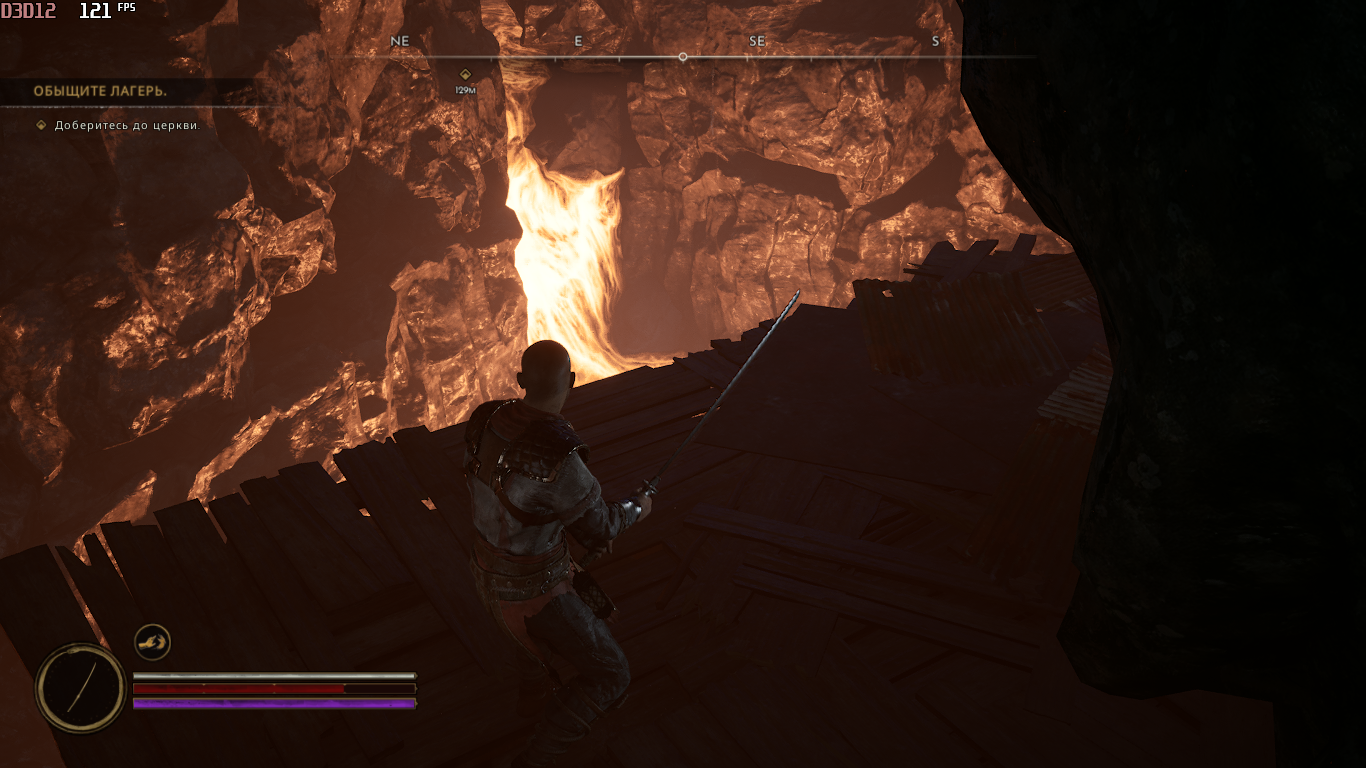Click the round hand ability icon
The image size is (1366, 768).
pyautogui.click(x=152, y=642)
